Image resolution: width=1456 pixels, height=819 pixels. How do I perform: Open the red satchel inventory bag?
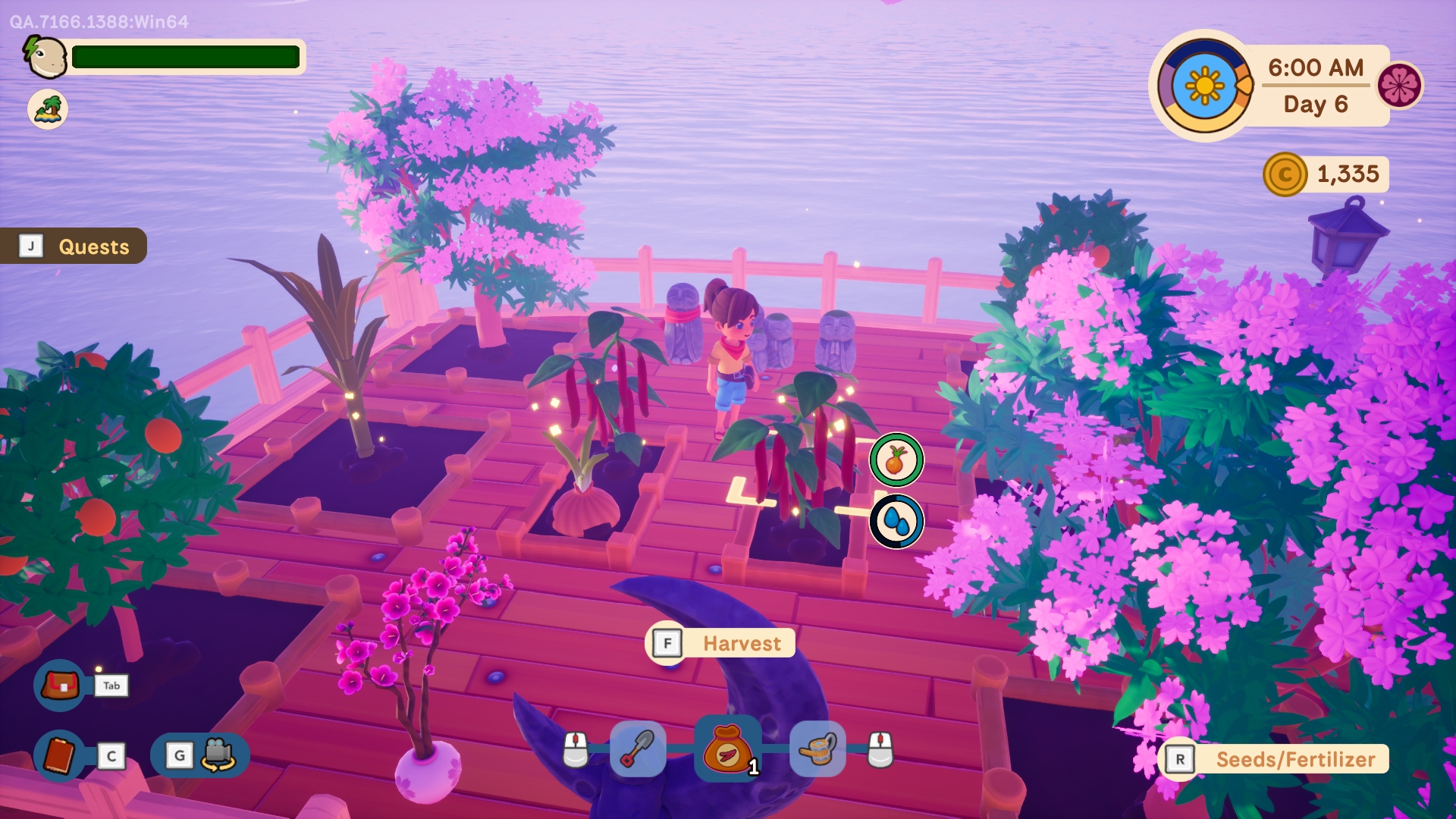60,686
